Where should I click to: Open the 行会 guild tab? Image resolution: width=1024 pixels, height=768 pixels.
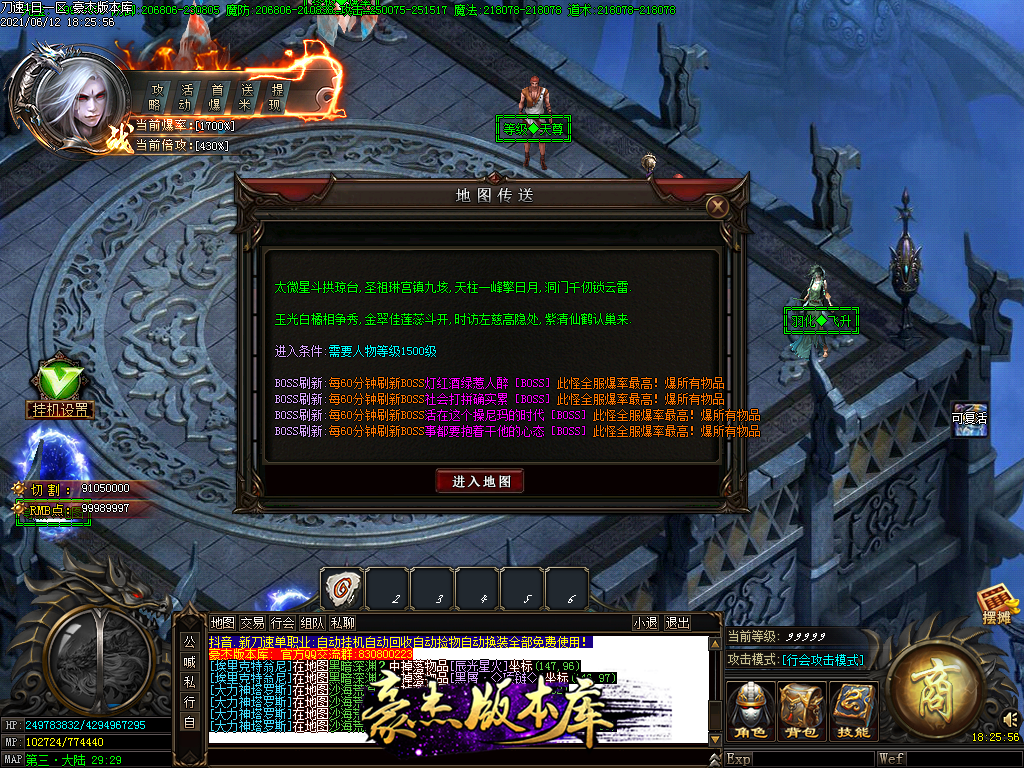[x=283, y=623]
